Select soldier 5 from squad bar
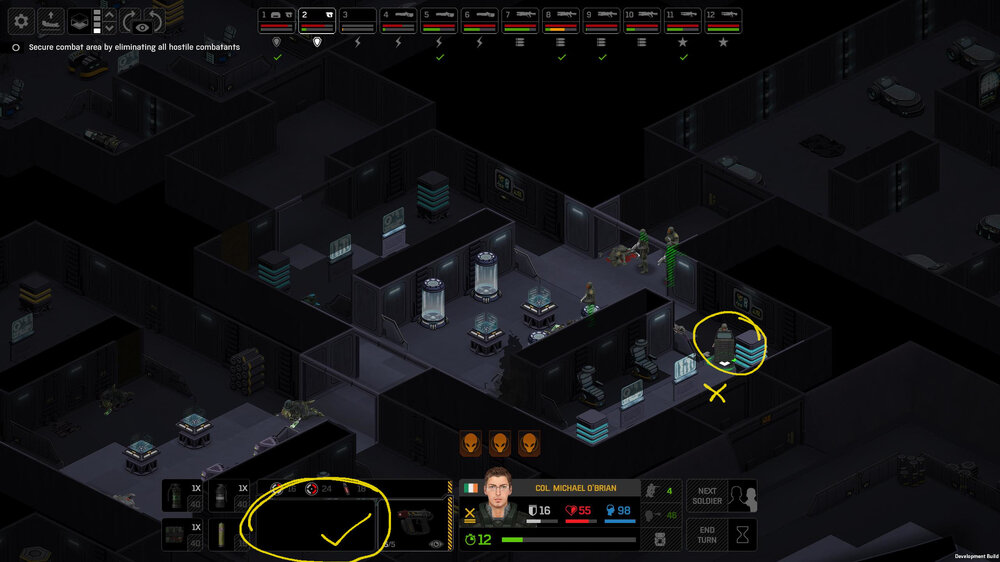Viewport: 1000px width, 562px height. click(440, 20)
